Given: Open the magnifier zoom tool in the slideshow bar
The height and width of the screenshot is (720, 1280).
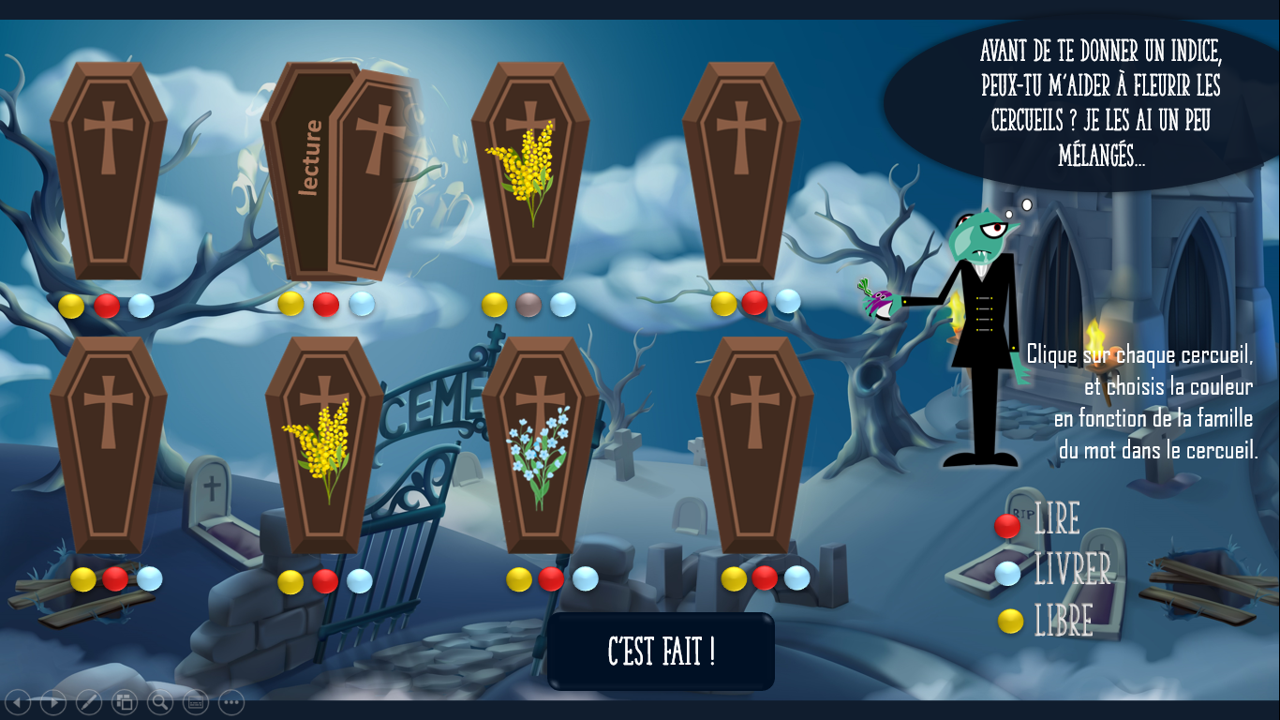Looking at the screenshot, I should click(x=159, y=702).
